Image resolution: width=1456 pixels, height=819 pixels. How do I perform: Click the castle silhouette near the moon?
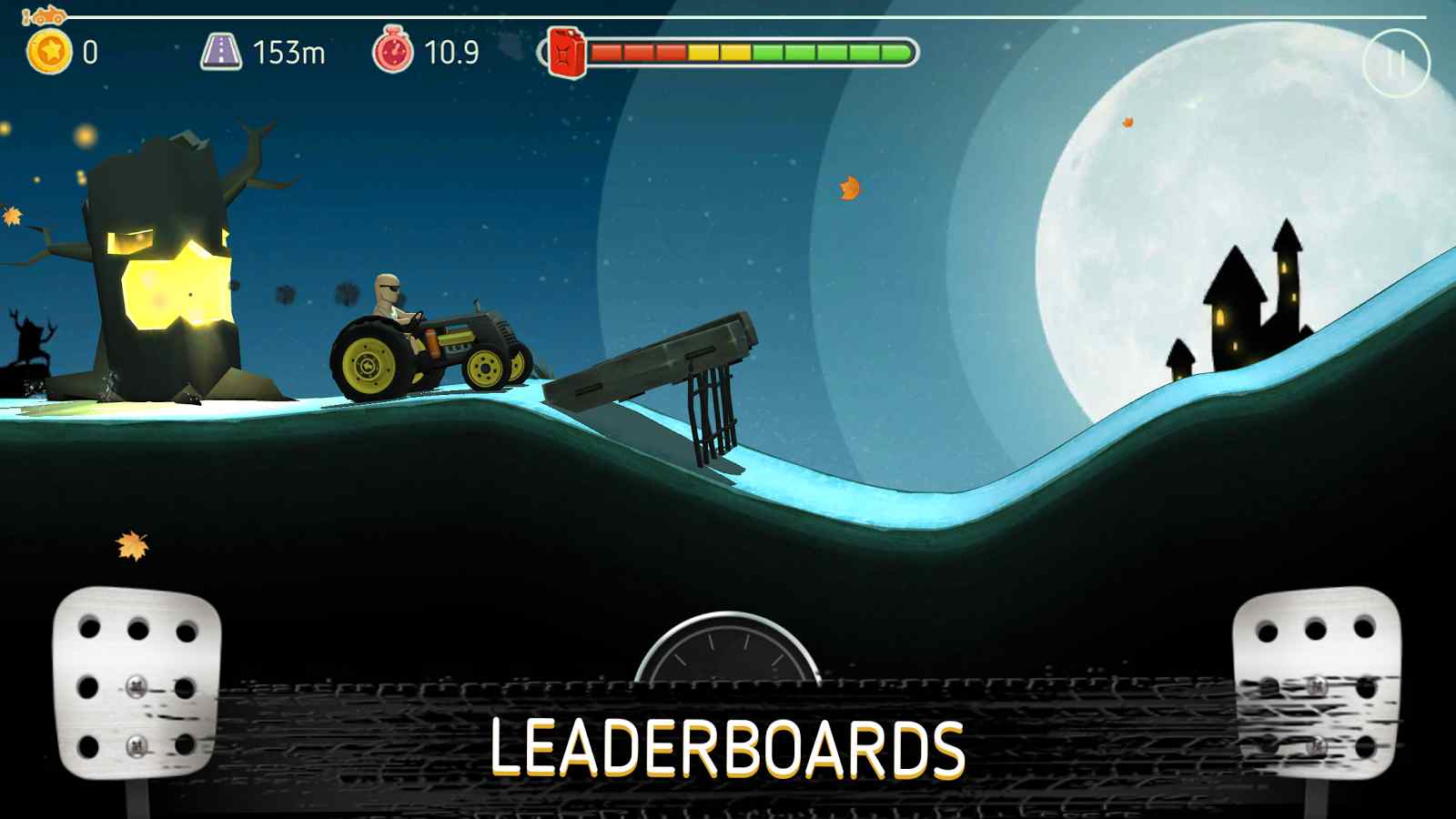1247,300
